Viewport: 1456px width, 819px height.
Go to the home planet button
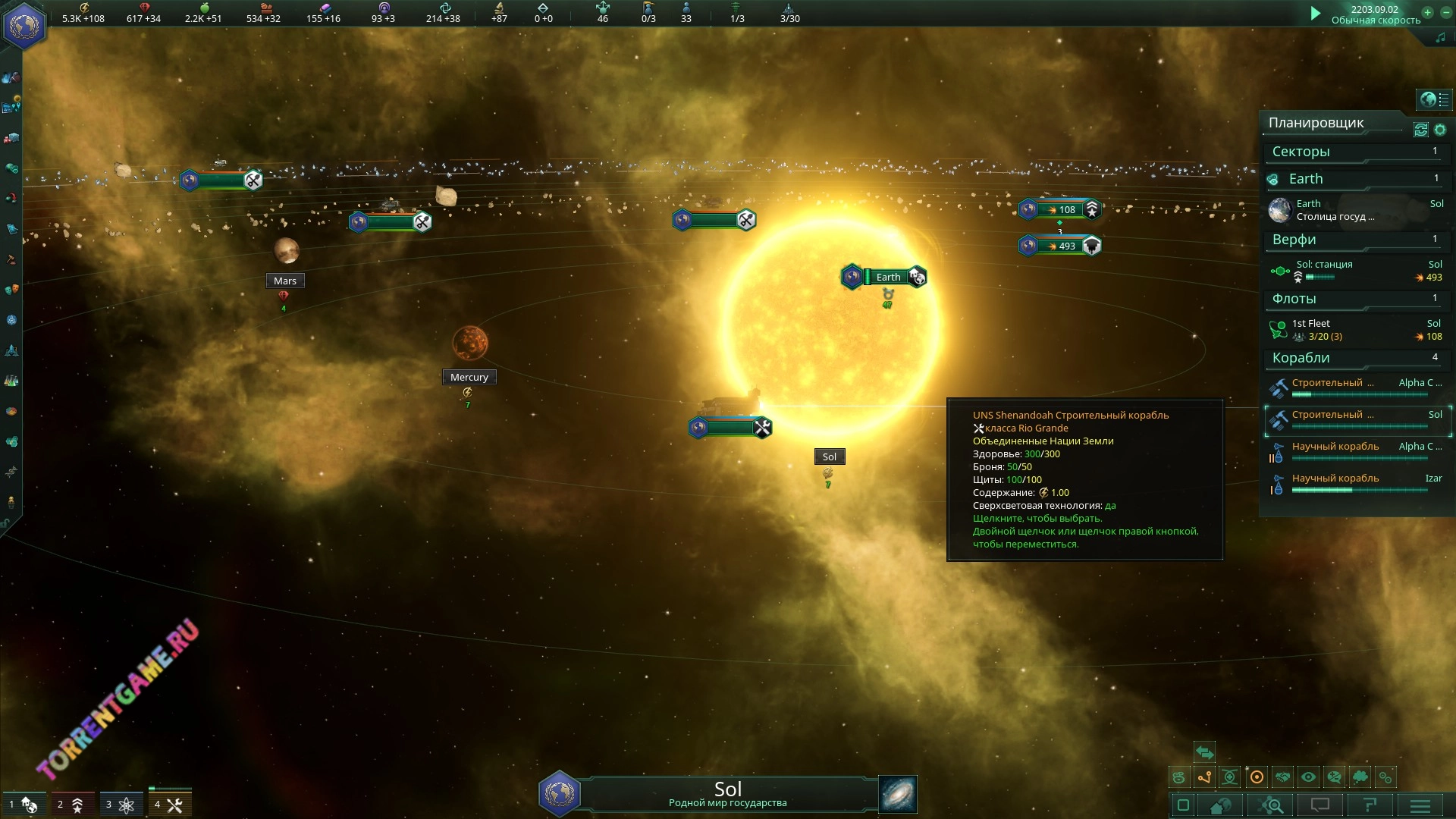click(1220, 805)
